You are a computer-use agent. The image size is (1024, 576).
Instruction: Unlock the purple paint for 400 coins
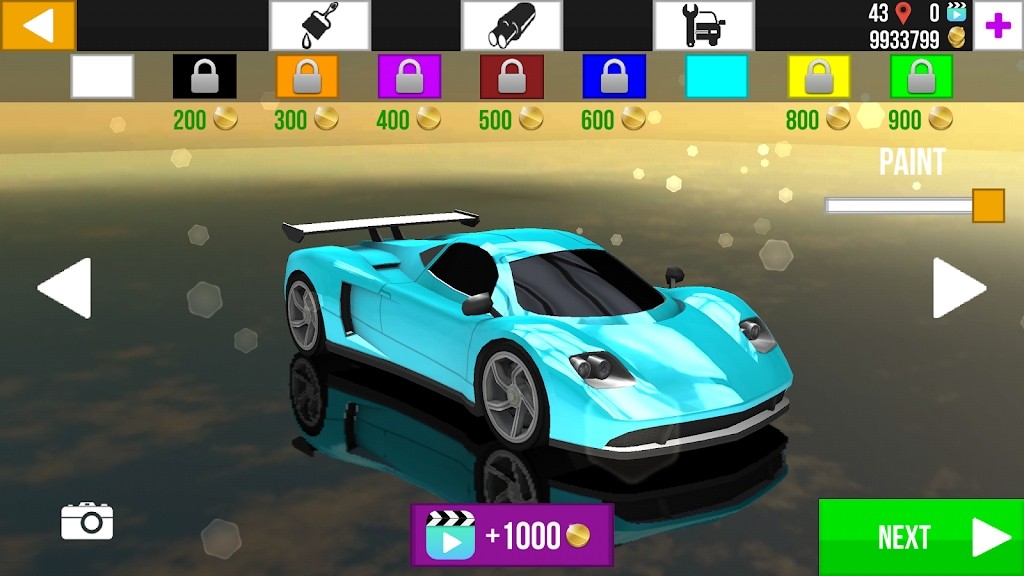(x=409, y=76)
